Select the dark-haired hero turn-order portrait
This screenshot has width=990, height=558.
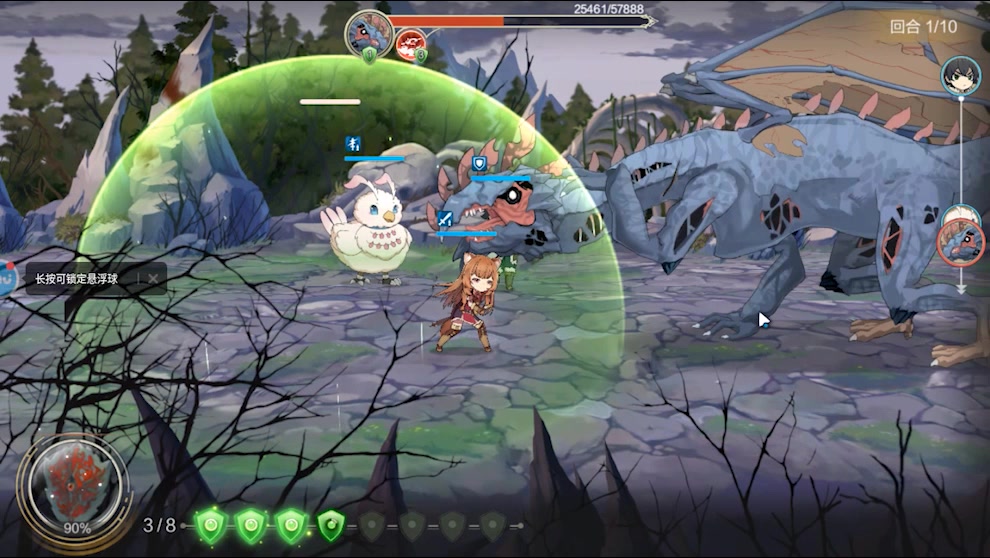click(x=960, y=76)
